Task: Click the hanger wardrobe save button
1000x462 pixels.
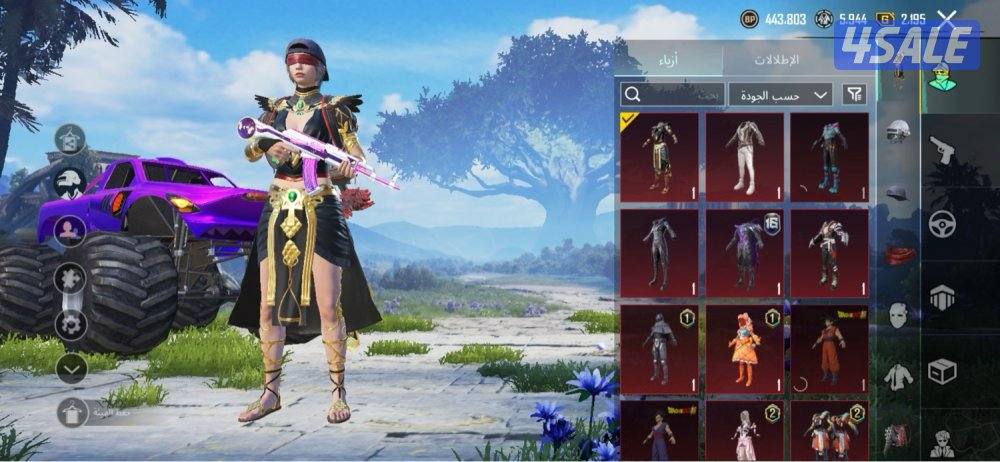Action: click(x=71, y=411)
